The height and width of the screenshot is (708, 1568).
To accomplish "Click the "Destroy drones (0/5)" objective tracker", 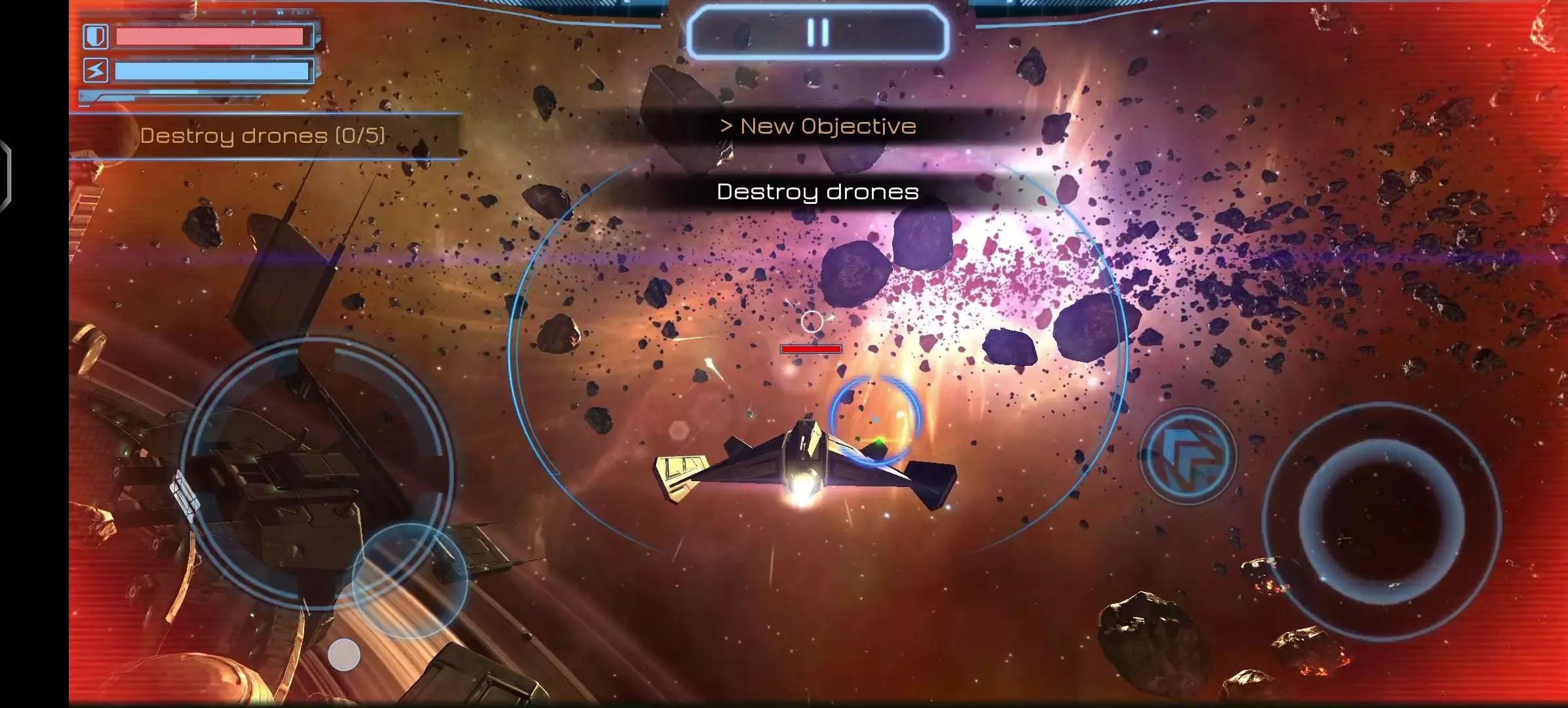I will coord(263,136).
